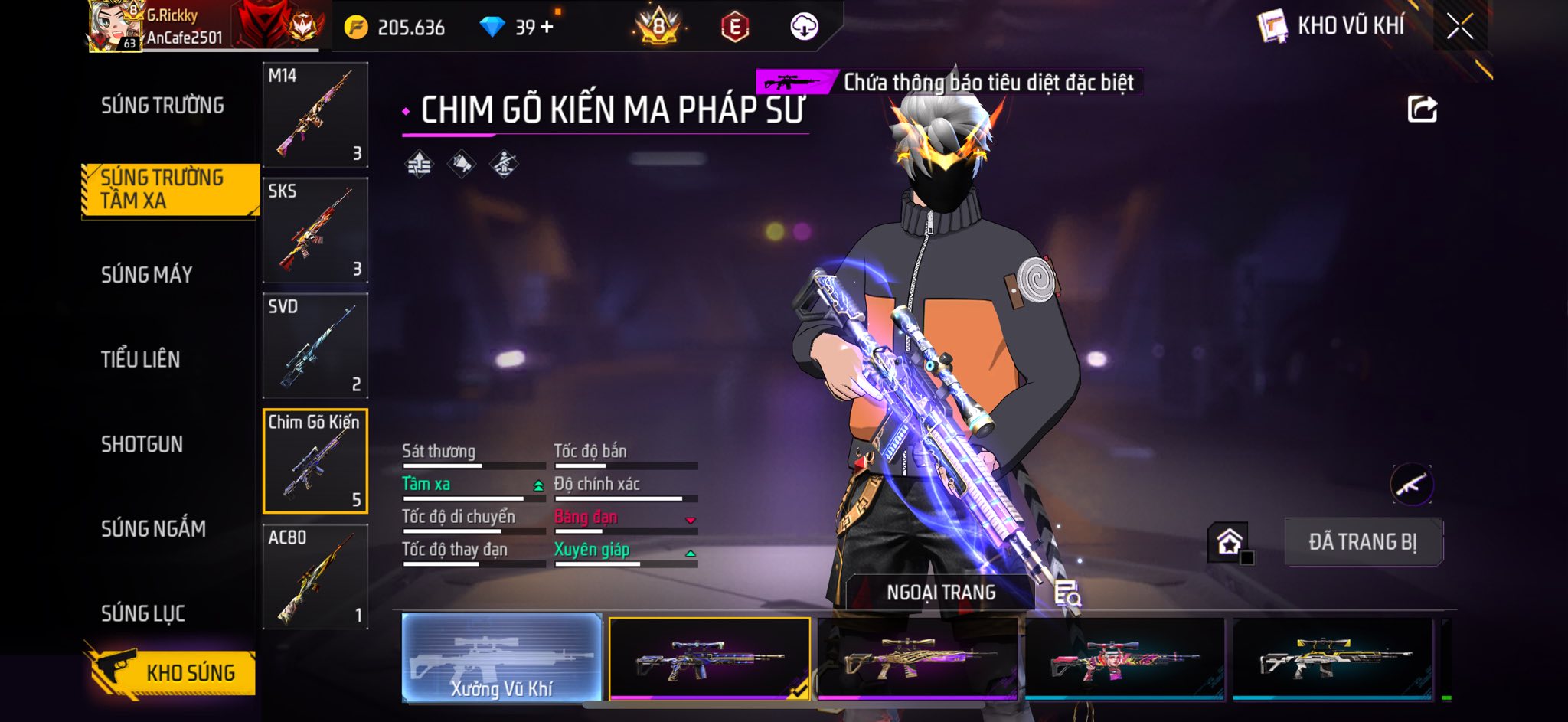Open the skin list search icon

tap(1067, 593)
